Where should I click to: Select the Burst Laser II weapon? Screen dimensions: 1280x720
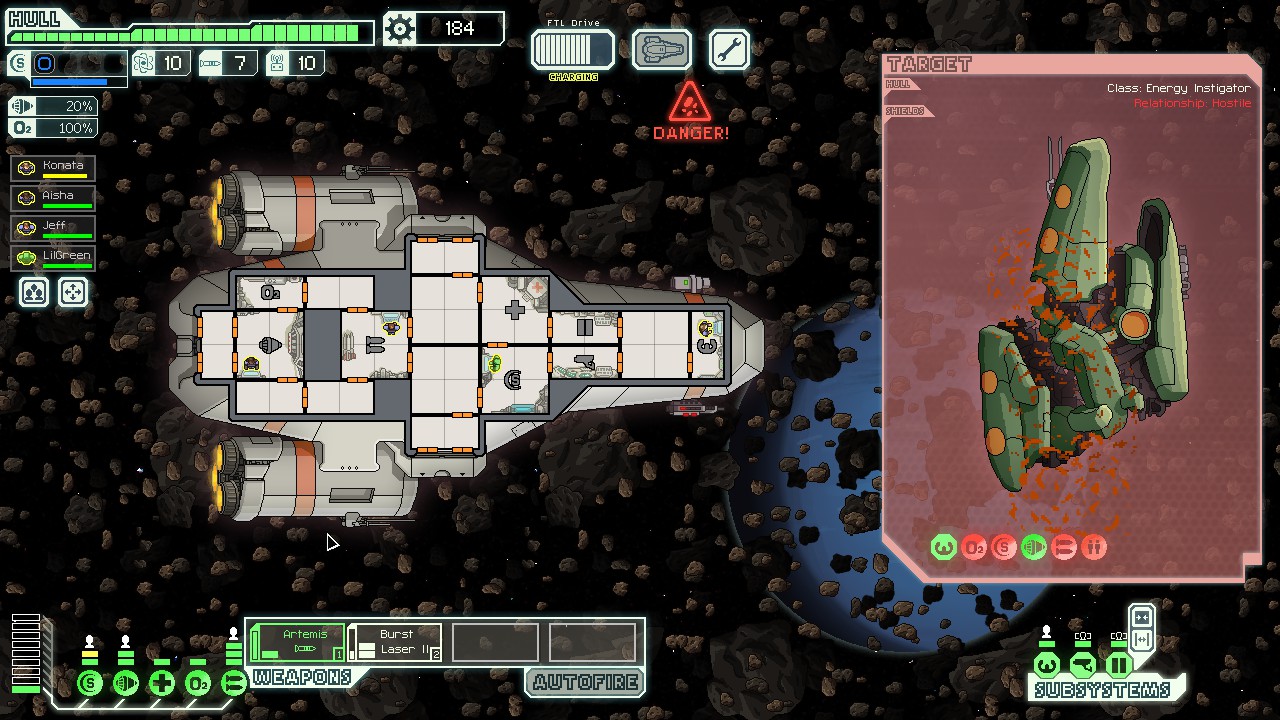point(395,642)
